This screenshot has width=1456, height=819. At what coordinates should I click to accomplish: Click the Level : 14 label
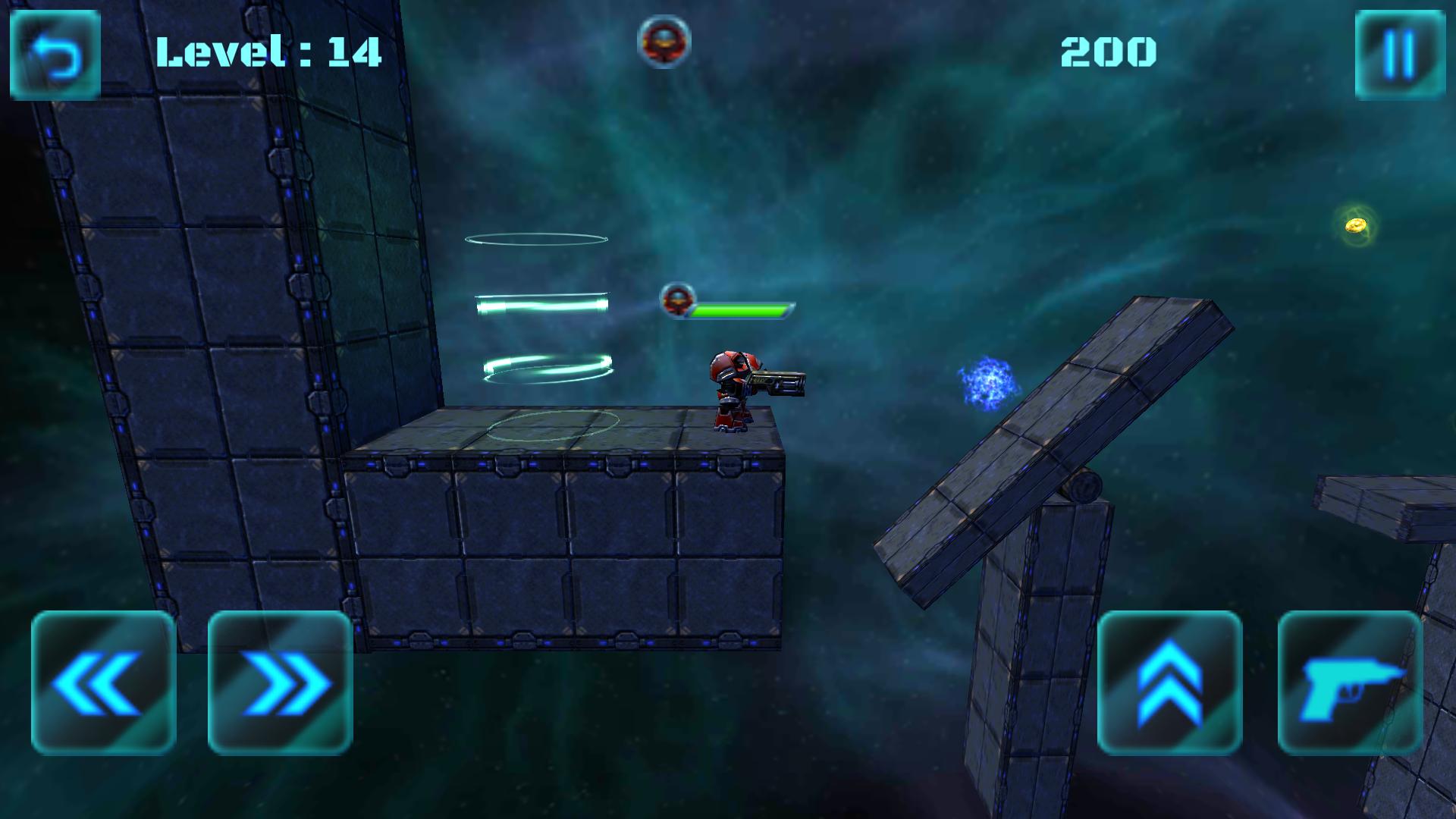tap(269, 51)
